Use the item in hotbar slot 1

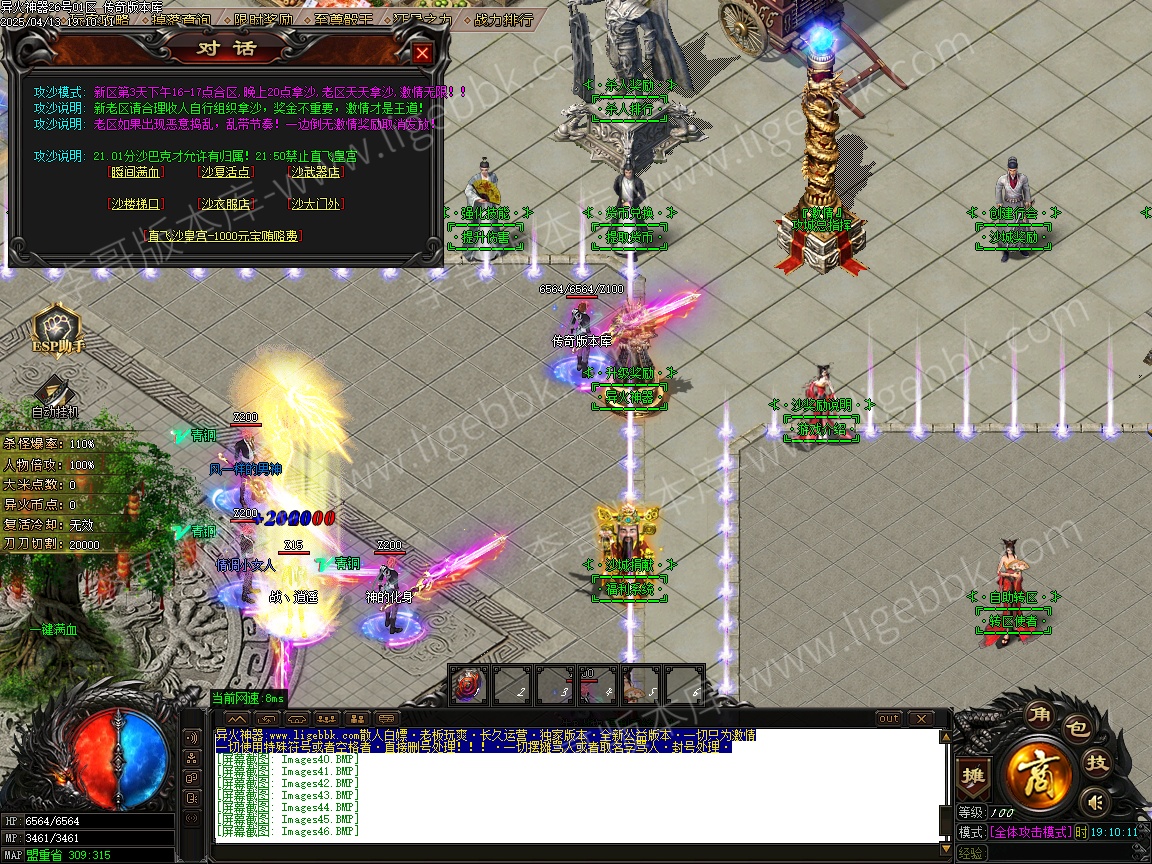coord(468,686)
